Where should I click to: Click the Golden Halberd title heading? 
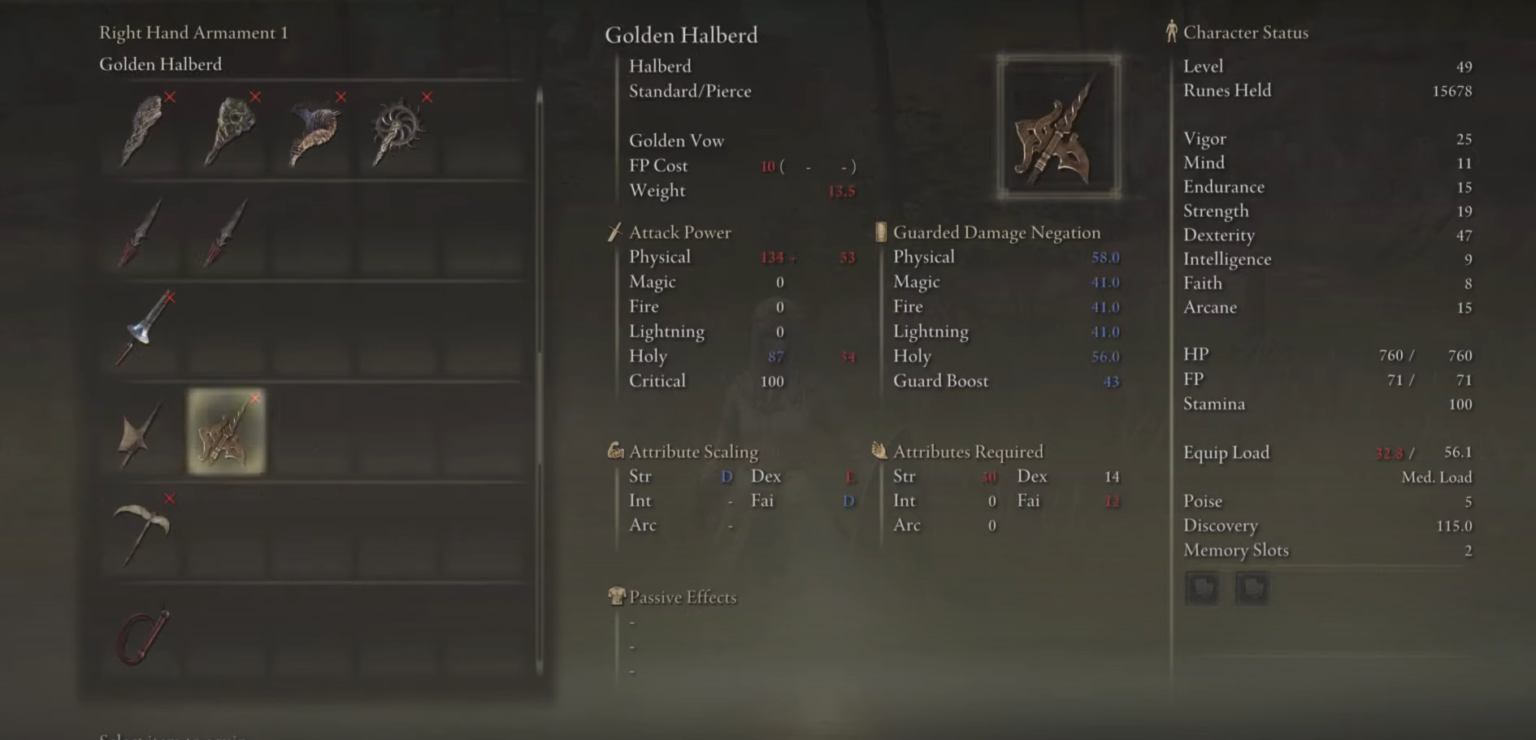(681, 34)
